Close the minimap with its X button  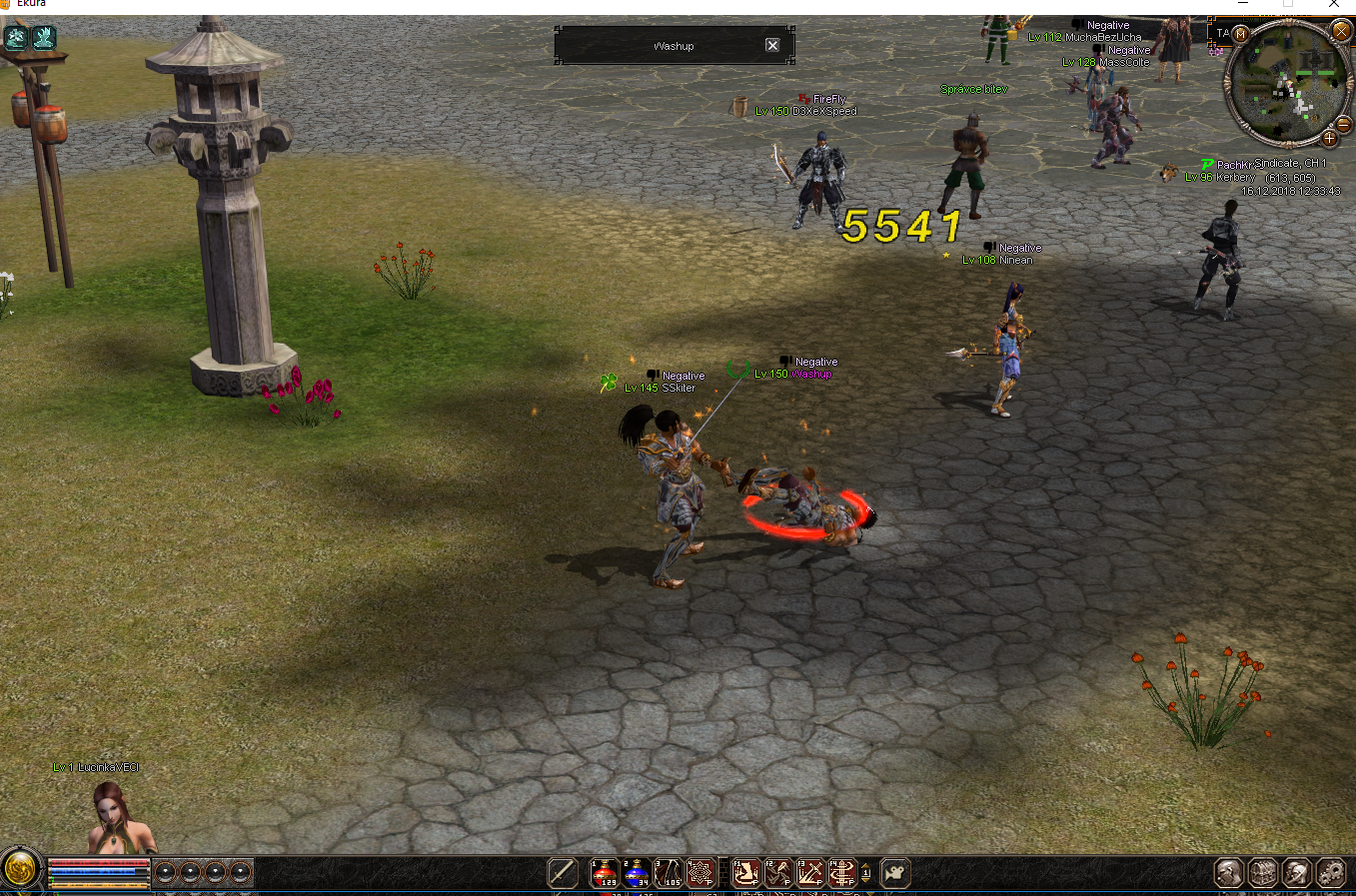(1341, 32)
